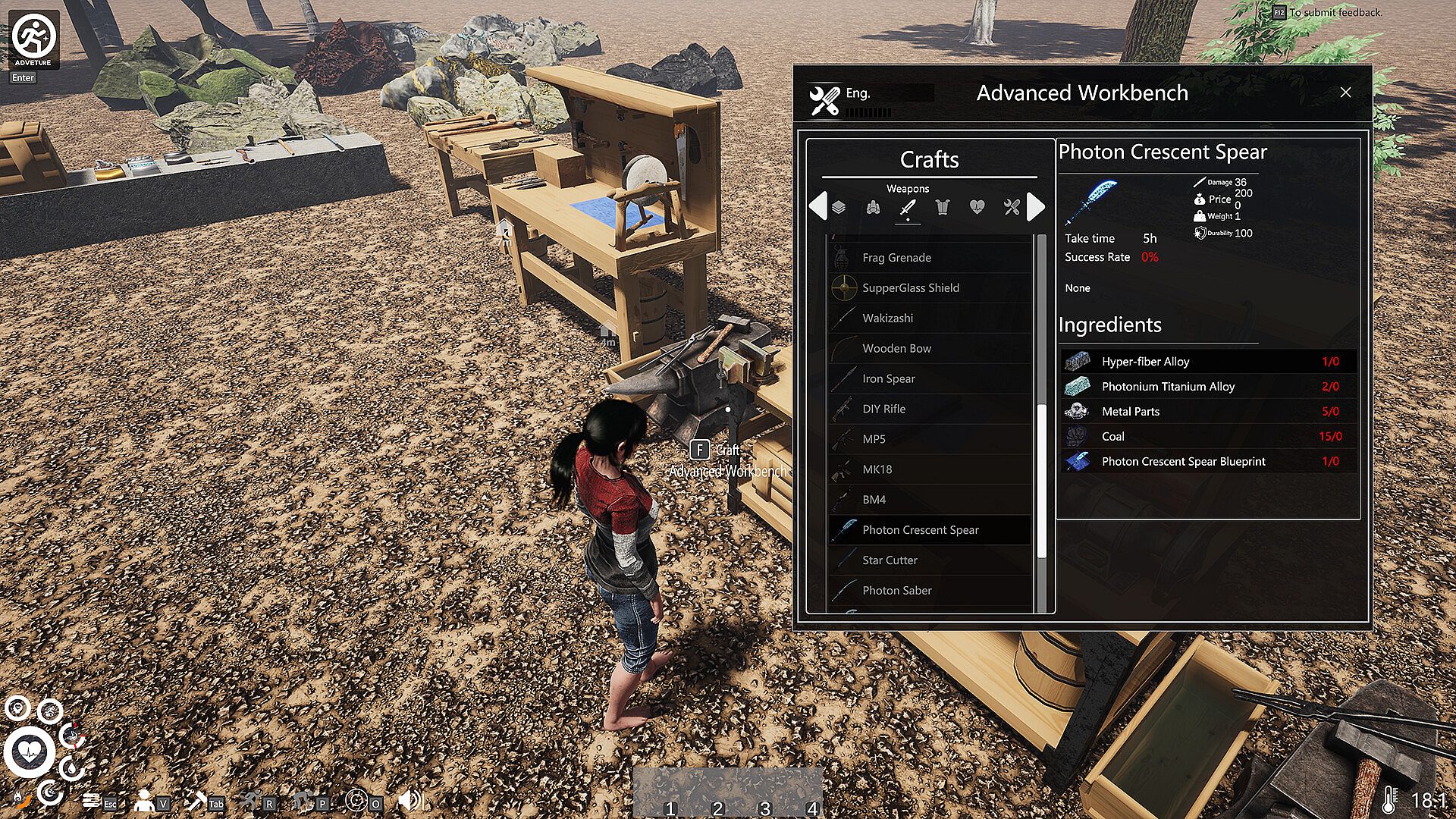This screenshot has width=1456, height=819.
Task: Switch to the stacked layers crafts tab
Action: (839, 207)
